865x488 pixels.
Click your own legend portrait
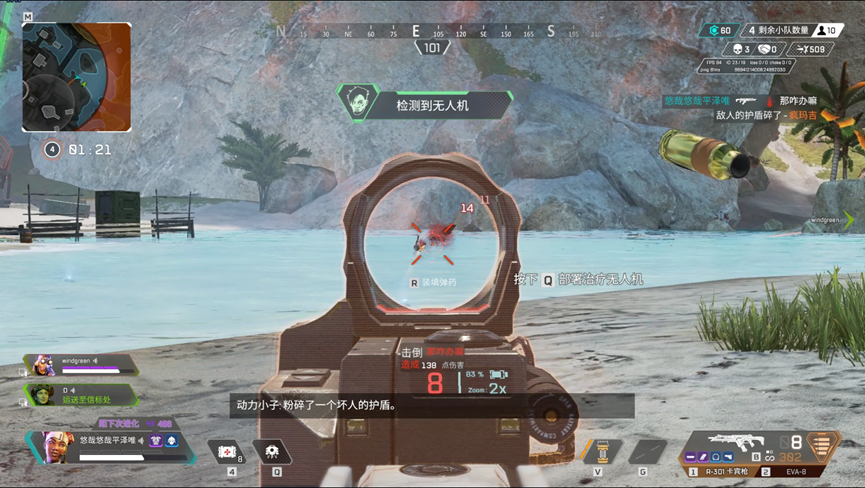click(x=57, y=447)
